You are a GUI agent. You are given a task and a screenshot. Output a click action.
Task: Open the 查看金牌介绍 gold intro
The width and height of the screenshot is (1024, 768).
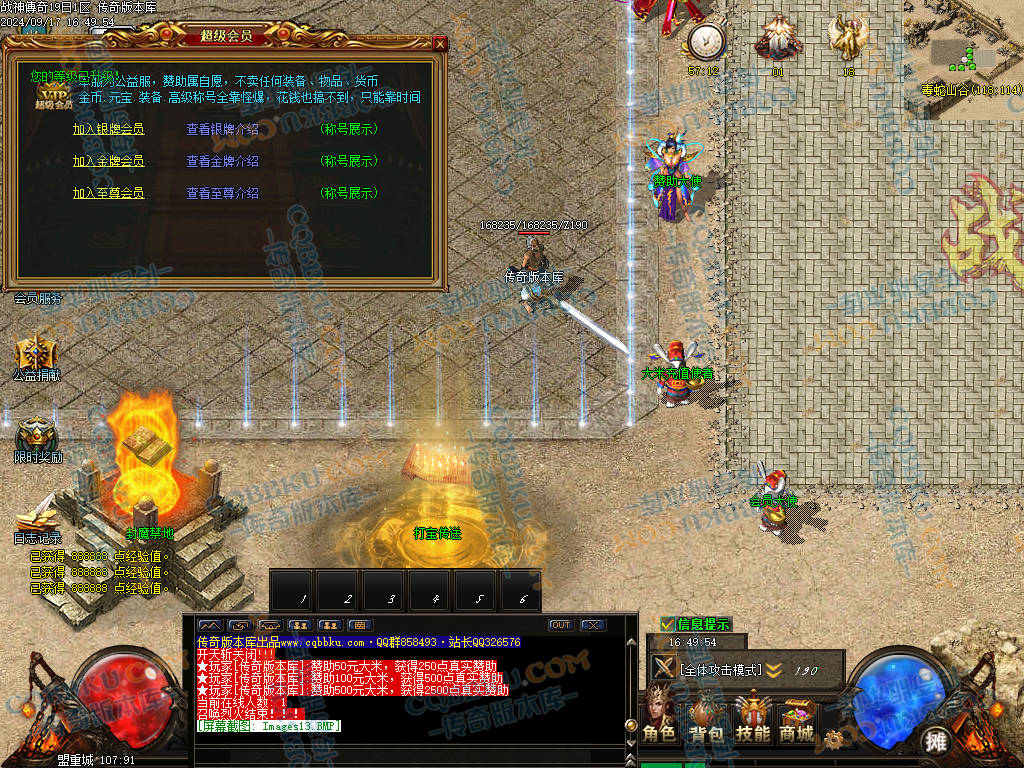tap(222, 162)
